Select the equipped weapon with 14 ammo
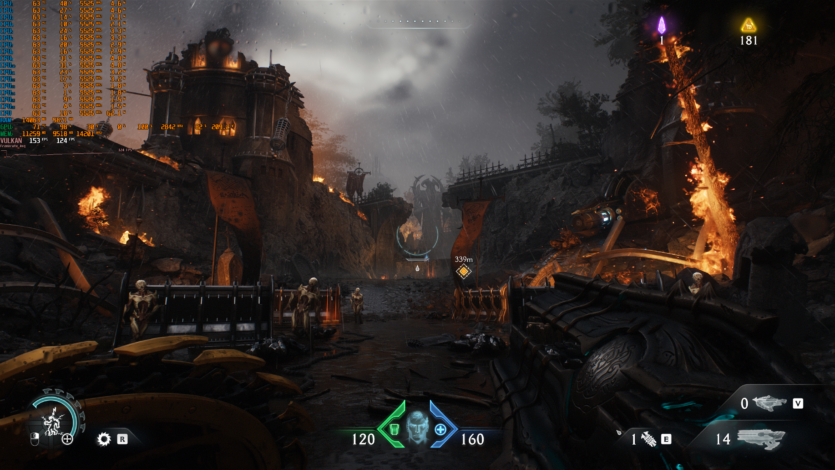 pyautogui.click(x=760, y=438)
